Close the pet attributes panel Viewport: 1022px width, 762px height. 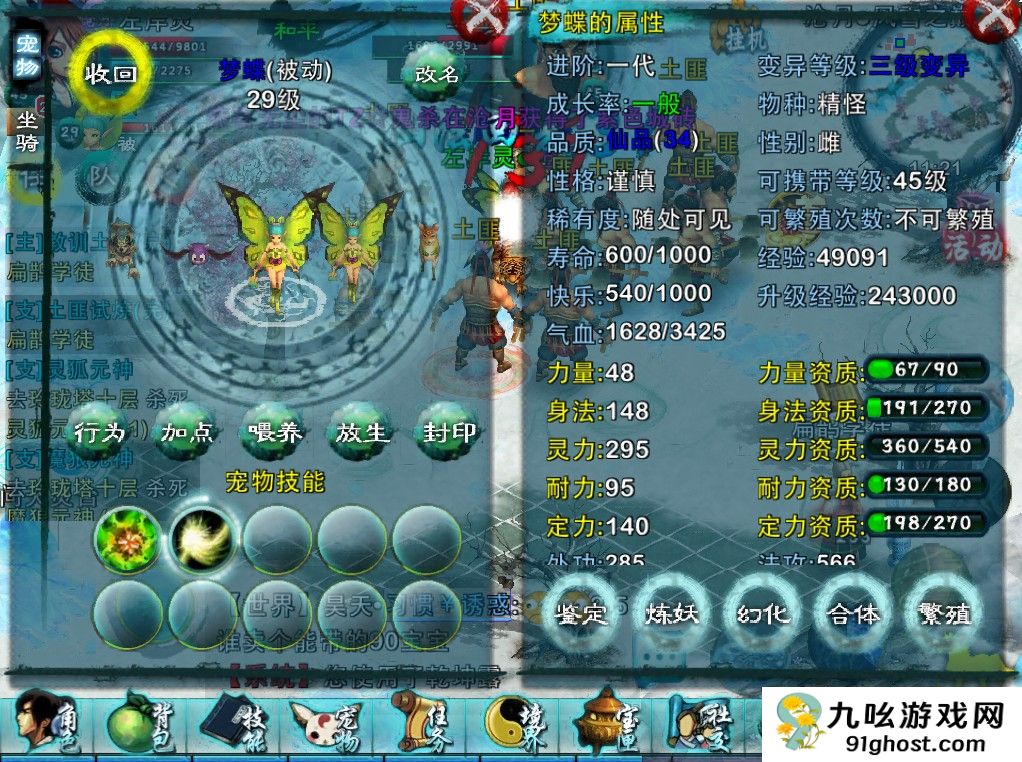pyautogui.click(x=994, y=18)
